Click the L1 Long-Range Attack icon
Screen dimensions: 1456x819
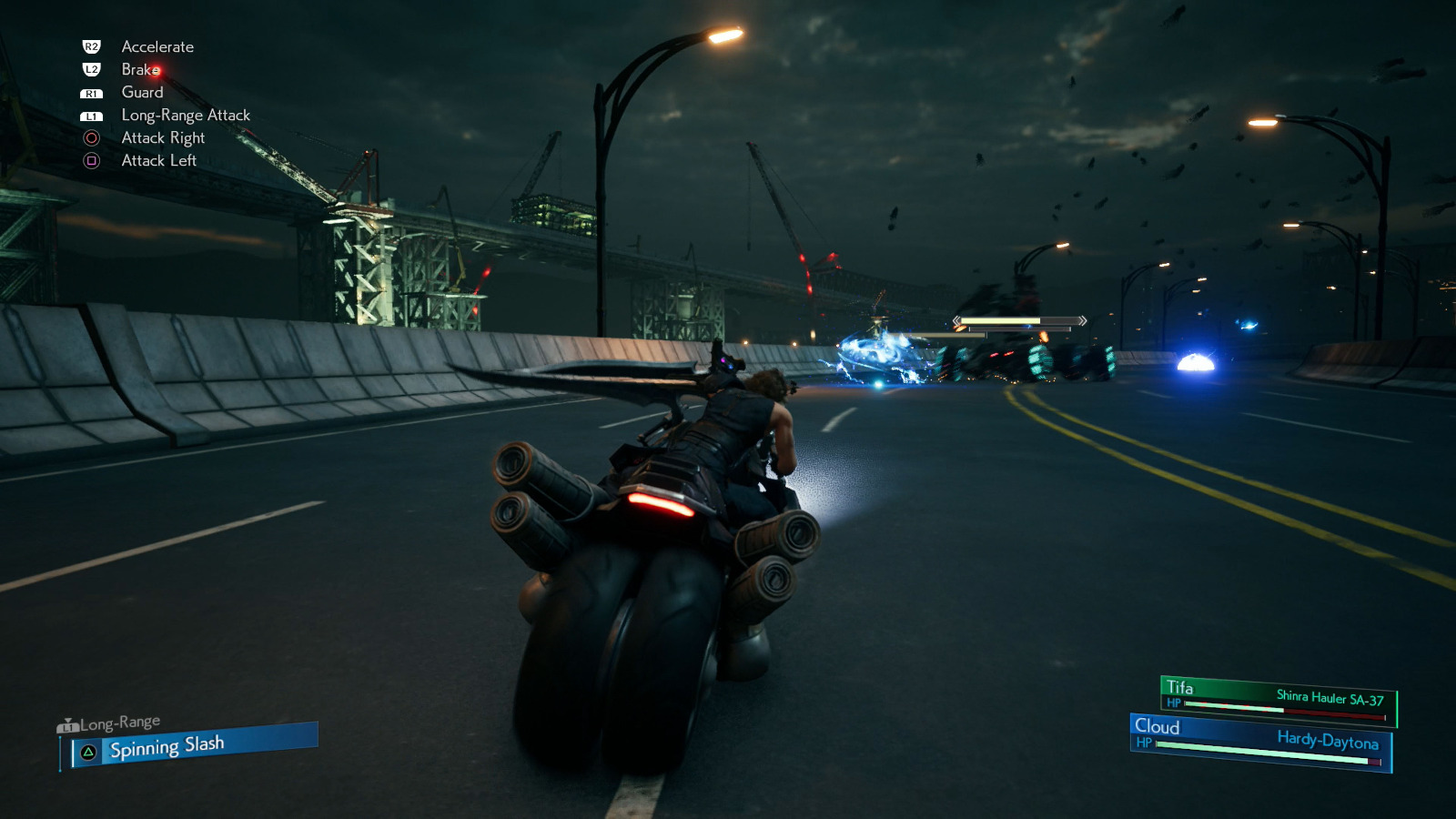[91, 116]
